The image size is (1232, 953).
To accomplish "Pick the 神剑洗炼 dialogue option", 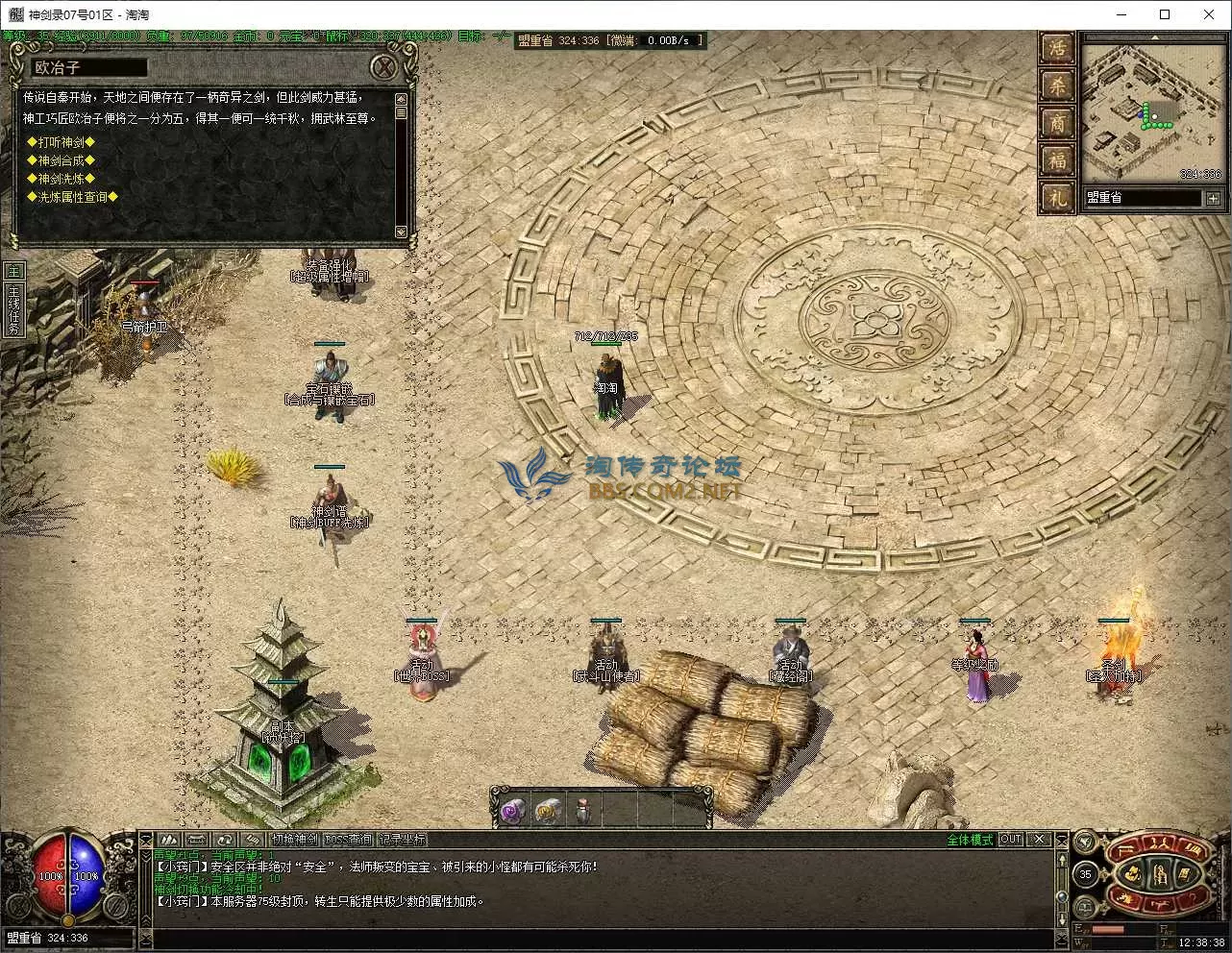I will [66, 179].
